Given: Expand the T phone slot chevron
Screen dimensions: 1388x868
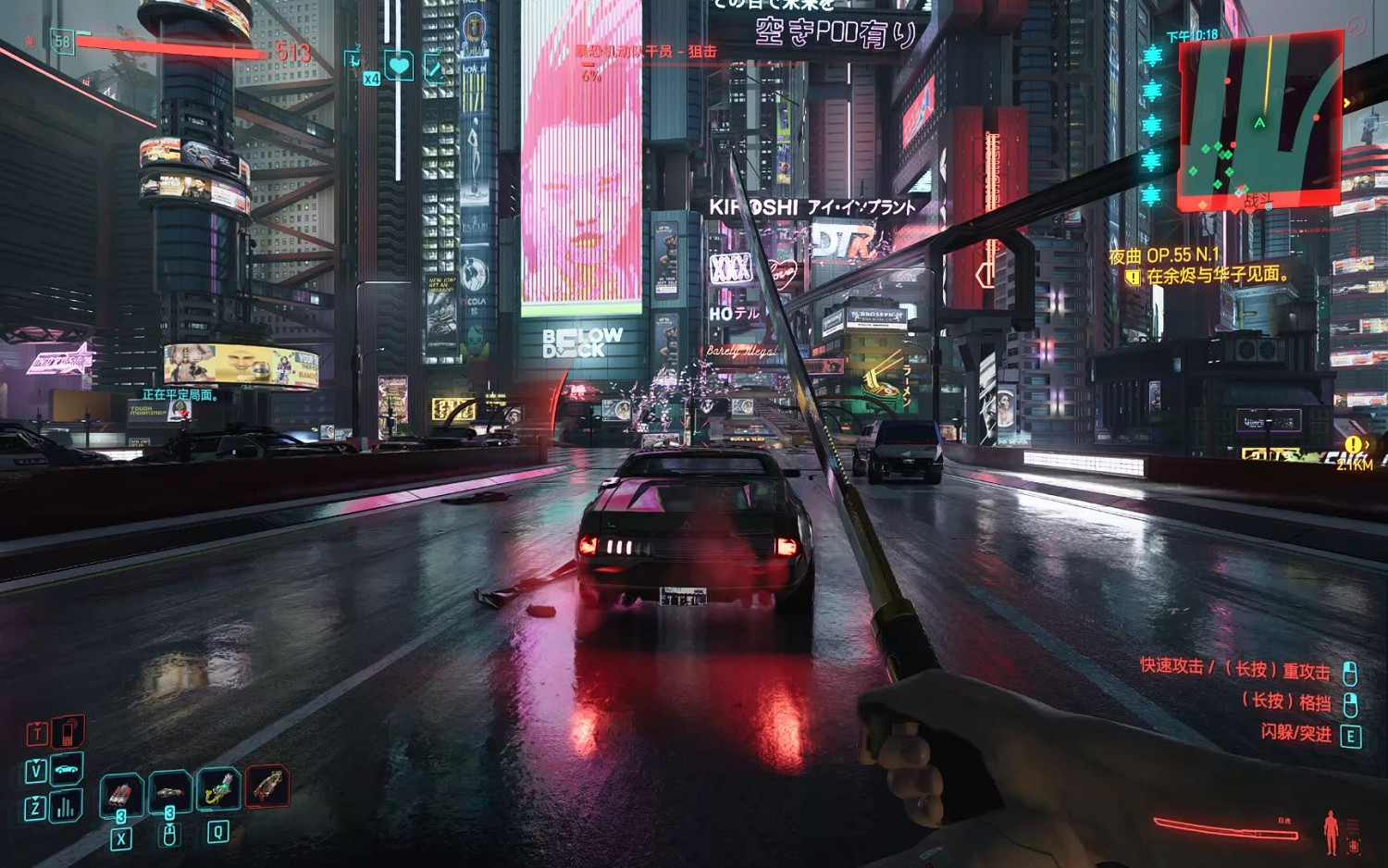Looking at the screenshot, I should pos(37,723).
